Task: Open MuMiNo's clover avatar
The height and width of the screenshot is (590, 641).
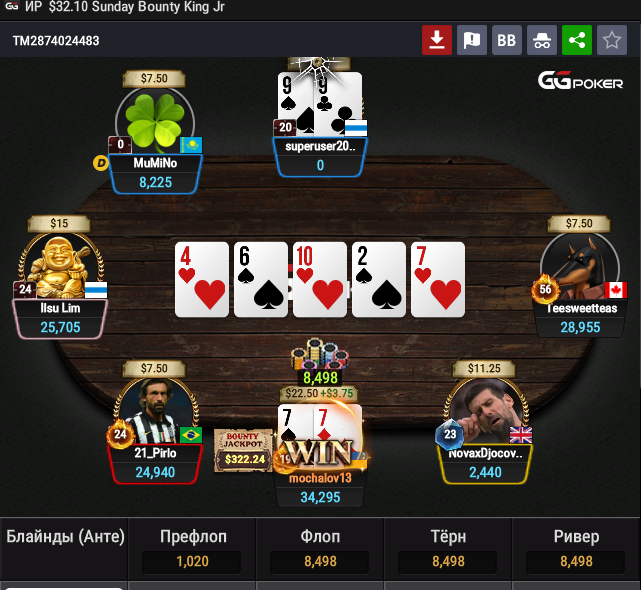Action: point(155,122)
